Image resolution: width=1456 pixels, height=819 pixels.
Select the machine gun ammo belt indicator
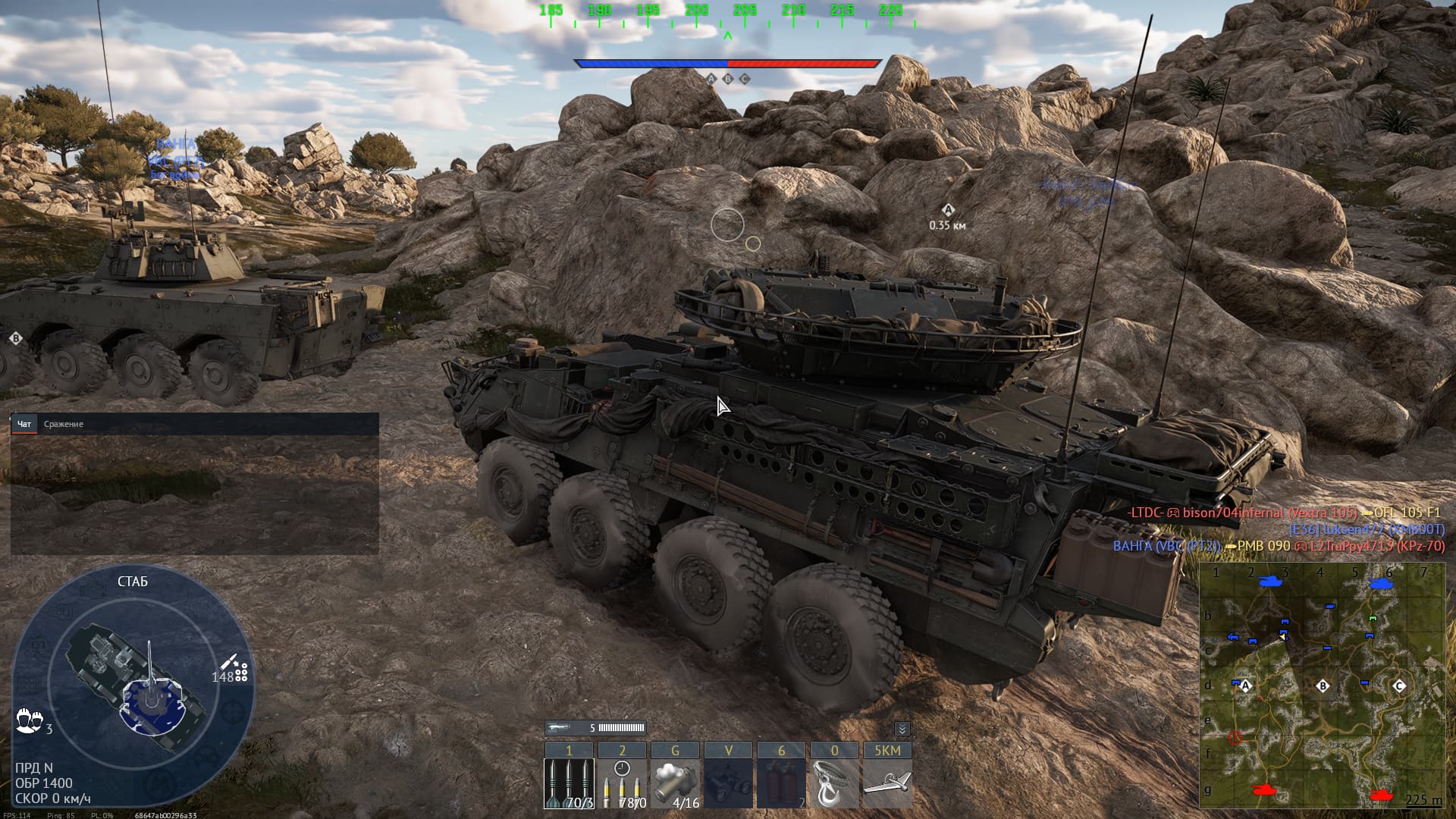click(x=595, y=728)
